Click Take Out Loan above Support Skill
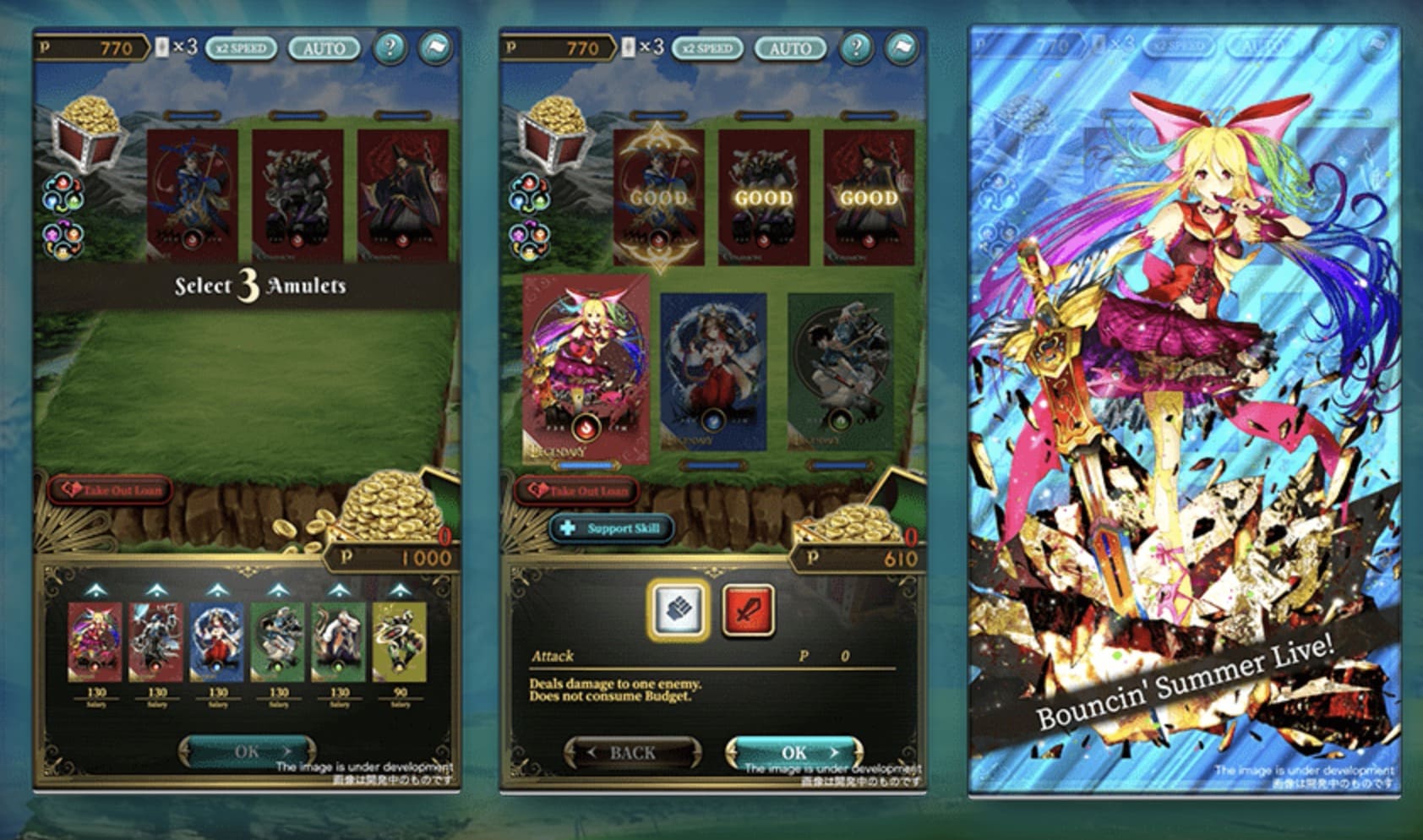 tap(576, 490)
